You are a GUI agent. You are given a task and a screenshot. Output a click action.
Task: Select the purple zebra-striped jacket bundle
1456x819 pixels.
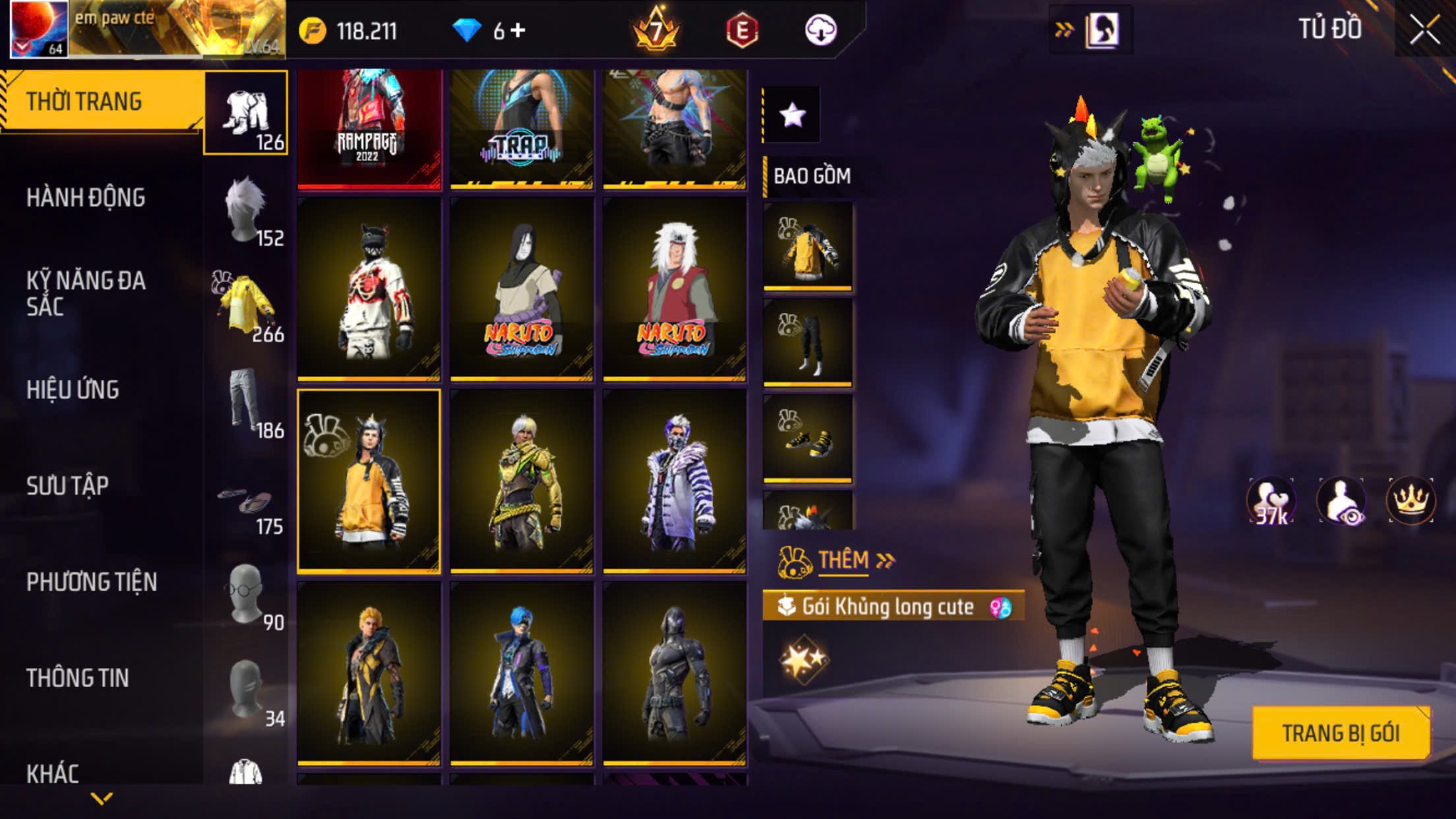tap(675, 481)
